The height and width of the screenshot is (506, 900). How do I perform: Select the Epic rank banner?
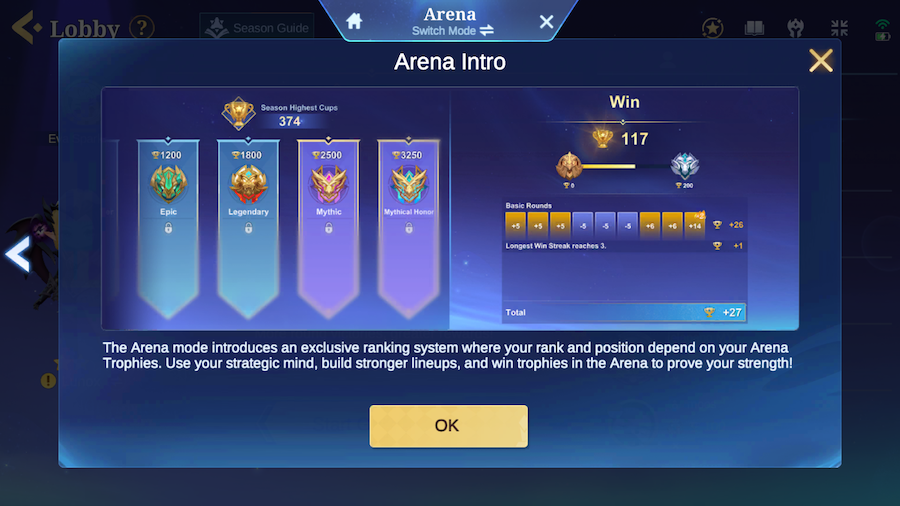167,220
